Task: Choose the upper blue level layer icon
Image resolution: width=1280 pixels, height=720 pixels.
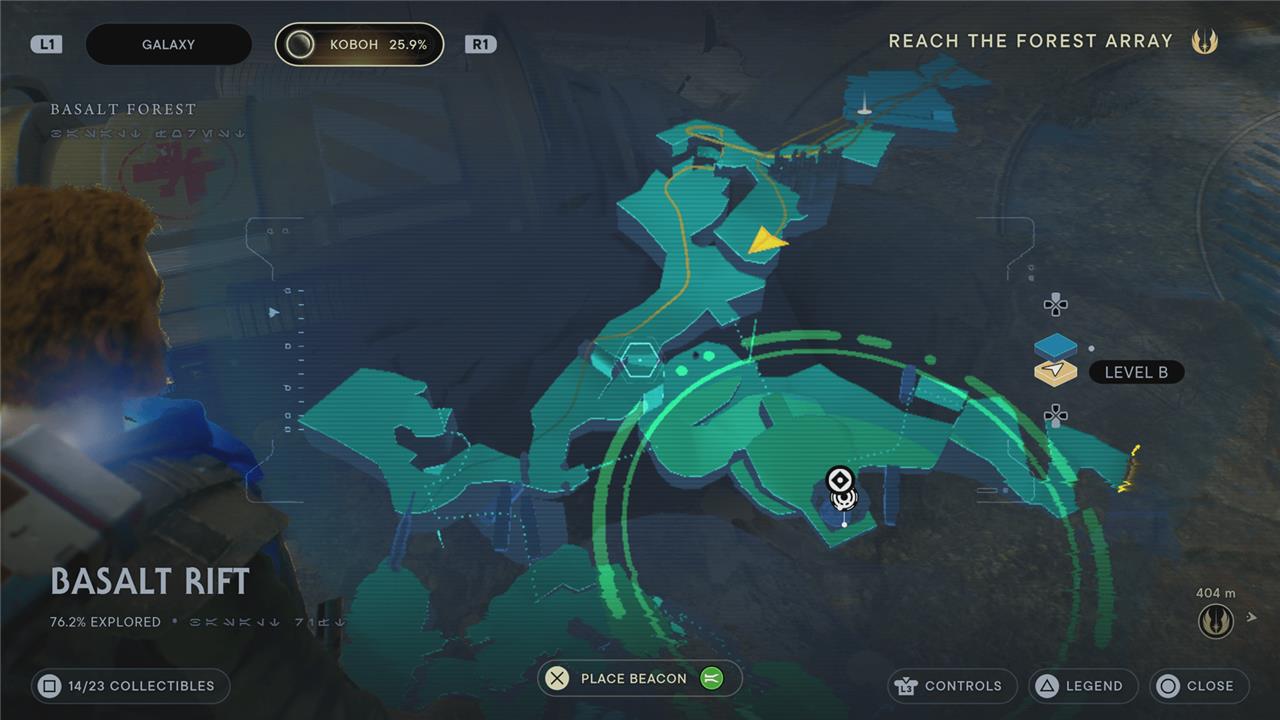Action: coord(1055,346)
